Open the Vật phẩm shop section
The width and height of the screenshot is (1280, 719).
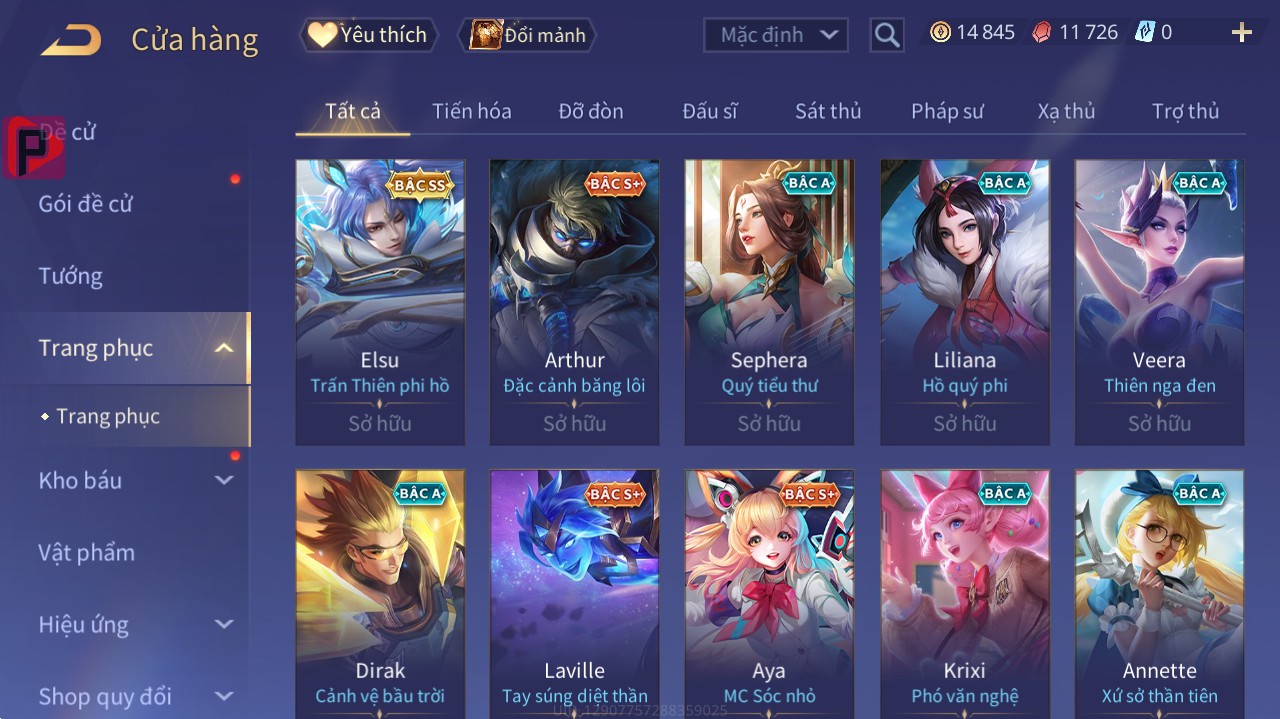(x=86, y=552)
